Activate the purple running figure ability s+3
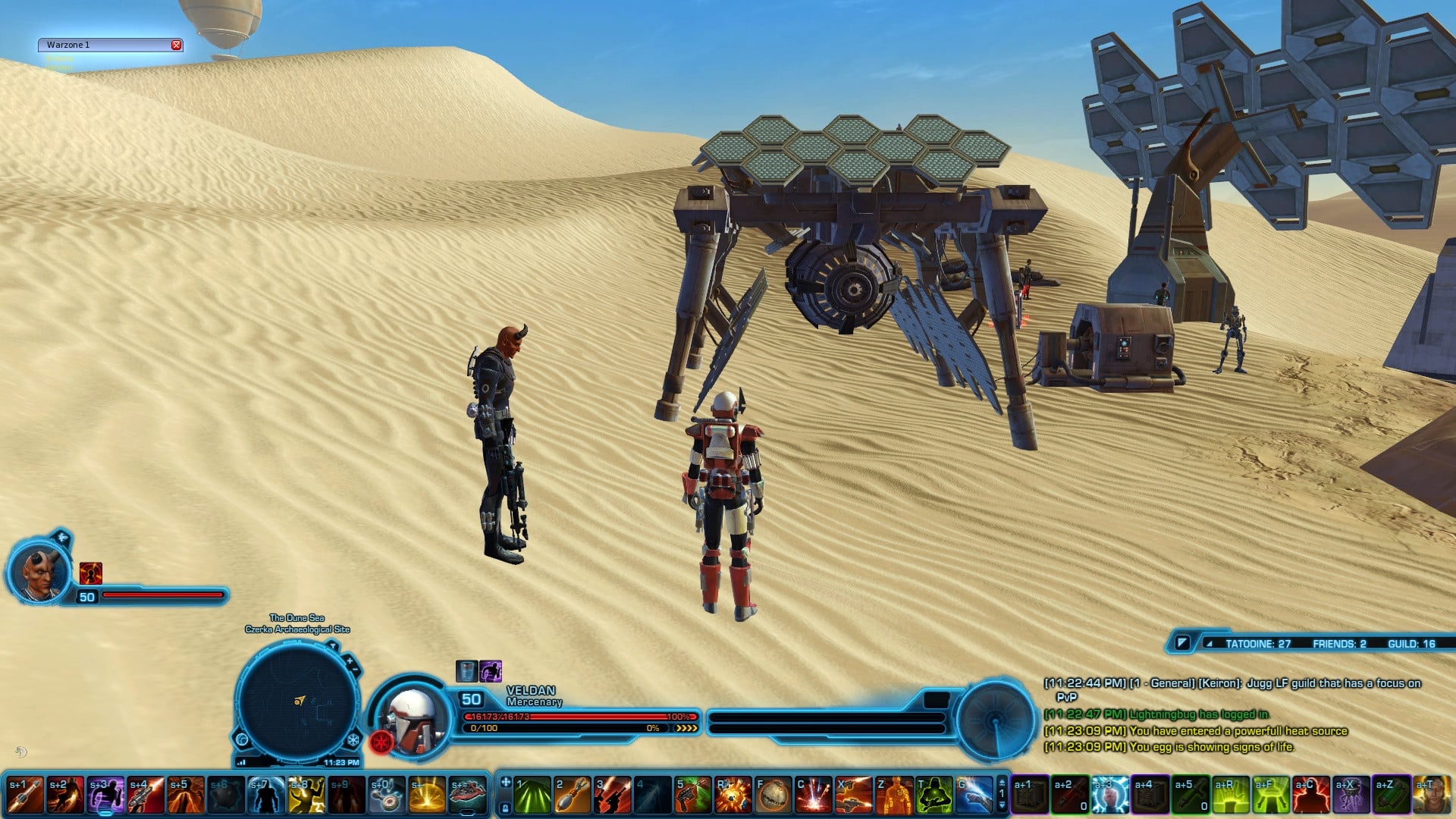1456x819 pixels. [105, 795]
